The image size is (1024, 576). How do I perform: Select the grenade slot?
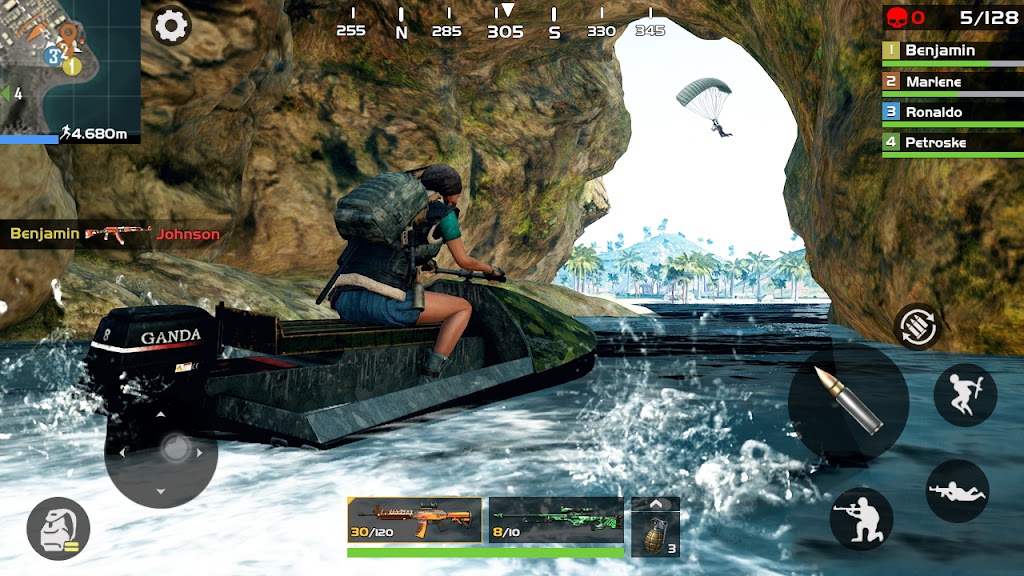click(x=656, y=532)
